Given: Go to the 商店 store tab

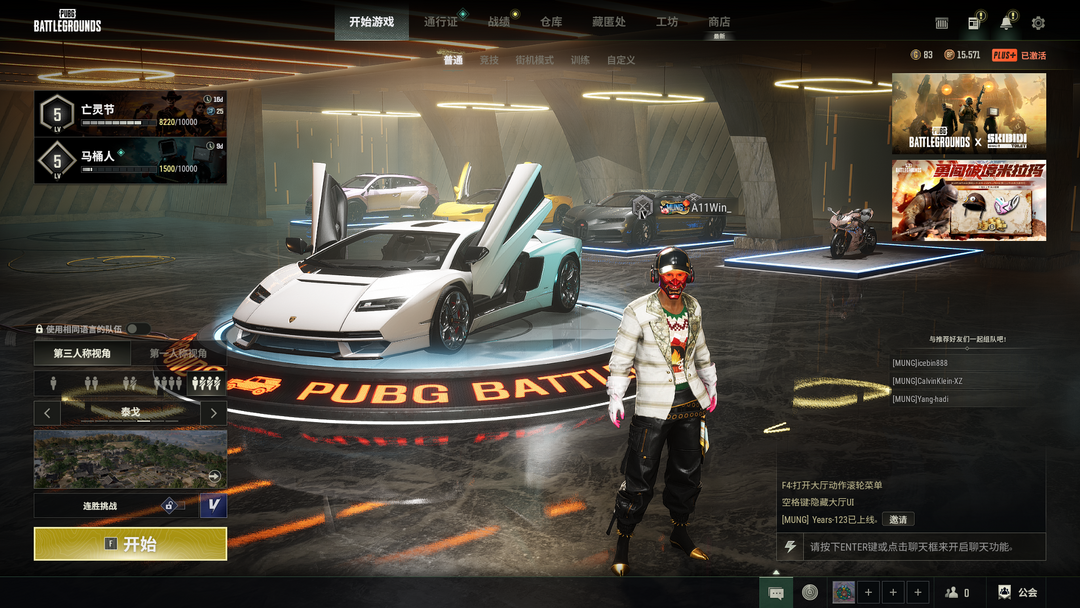Looking at the screenshot, I should 719,22.
